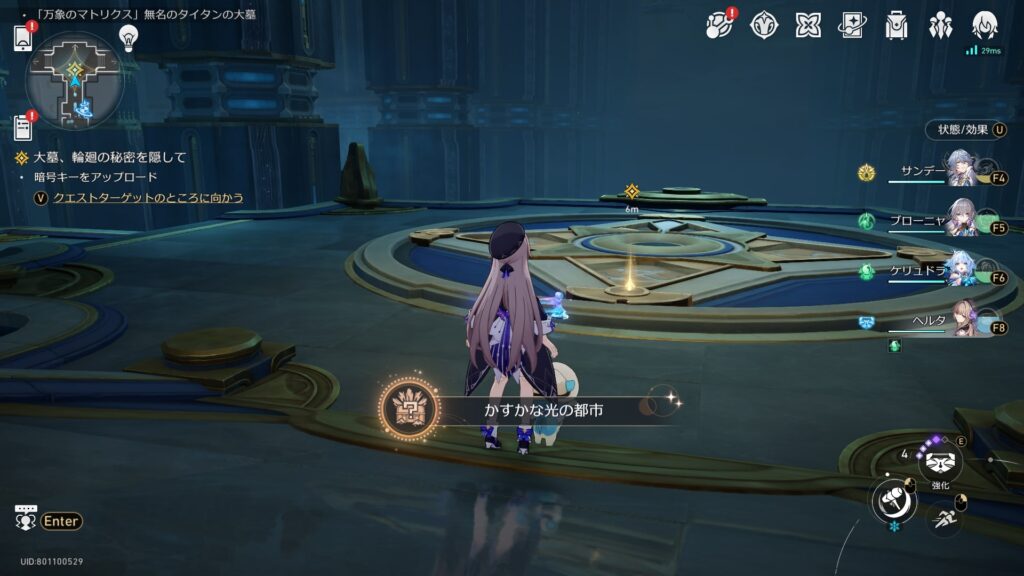Select the 大墓、輪廻の秘密を隠して quest tracker
Viewport: 1024px width, 576px height.
(x=109, y=157)
